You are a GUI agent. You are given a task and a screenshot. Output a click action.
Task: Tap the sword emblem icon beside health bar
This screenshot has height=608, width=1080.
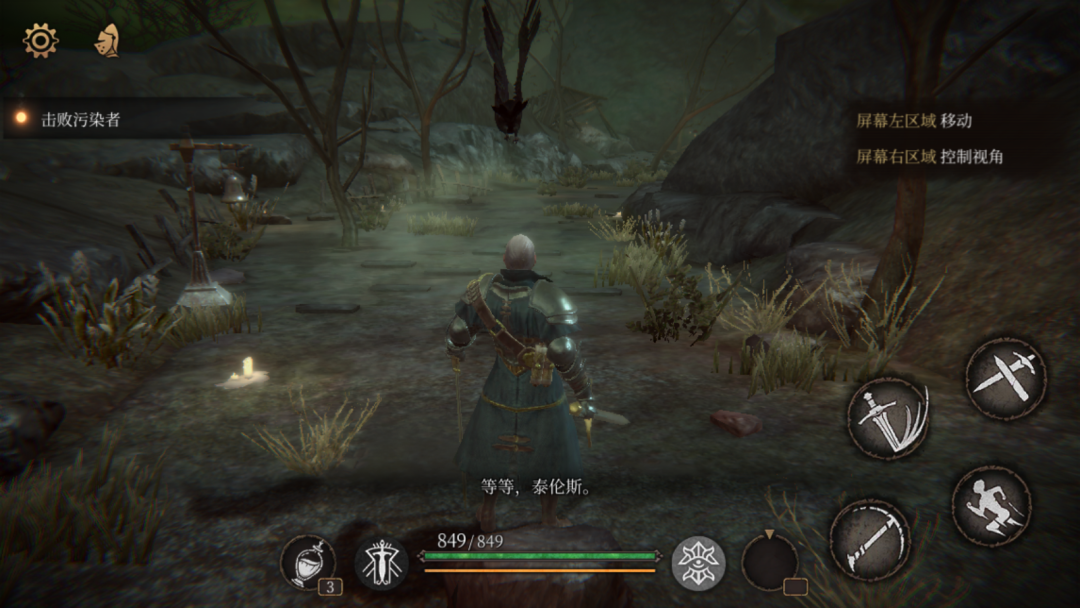(381, 563)
